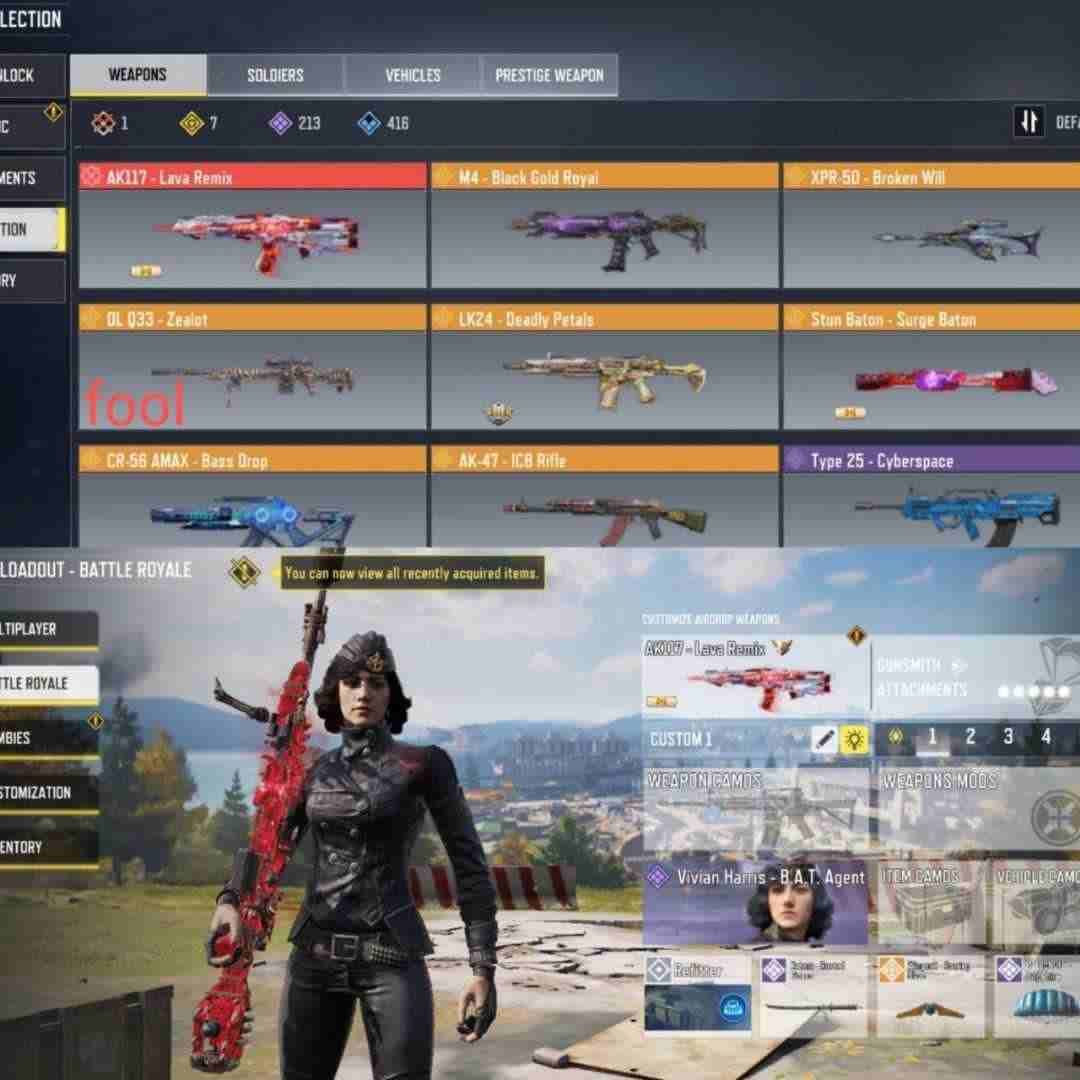Show the Prestige Weapon tab
The height and width of the screenshot is (1080, 1080).
pyautogui.click(x=549, y=75)
